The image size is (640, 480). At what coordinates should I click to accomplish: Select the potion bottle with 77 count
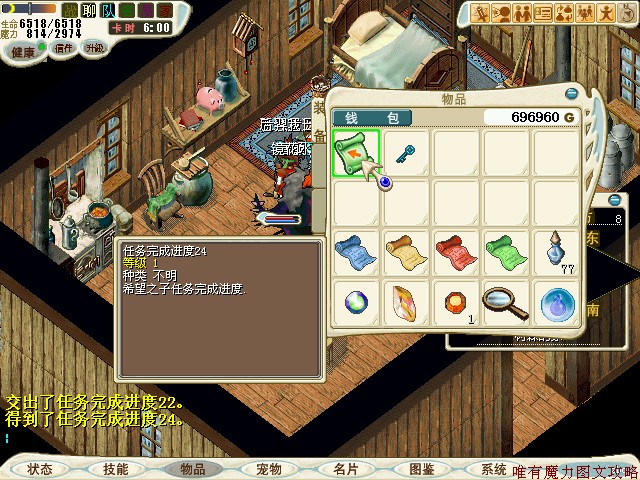coord(557,250)
